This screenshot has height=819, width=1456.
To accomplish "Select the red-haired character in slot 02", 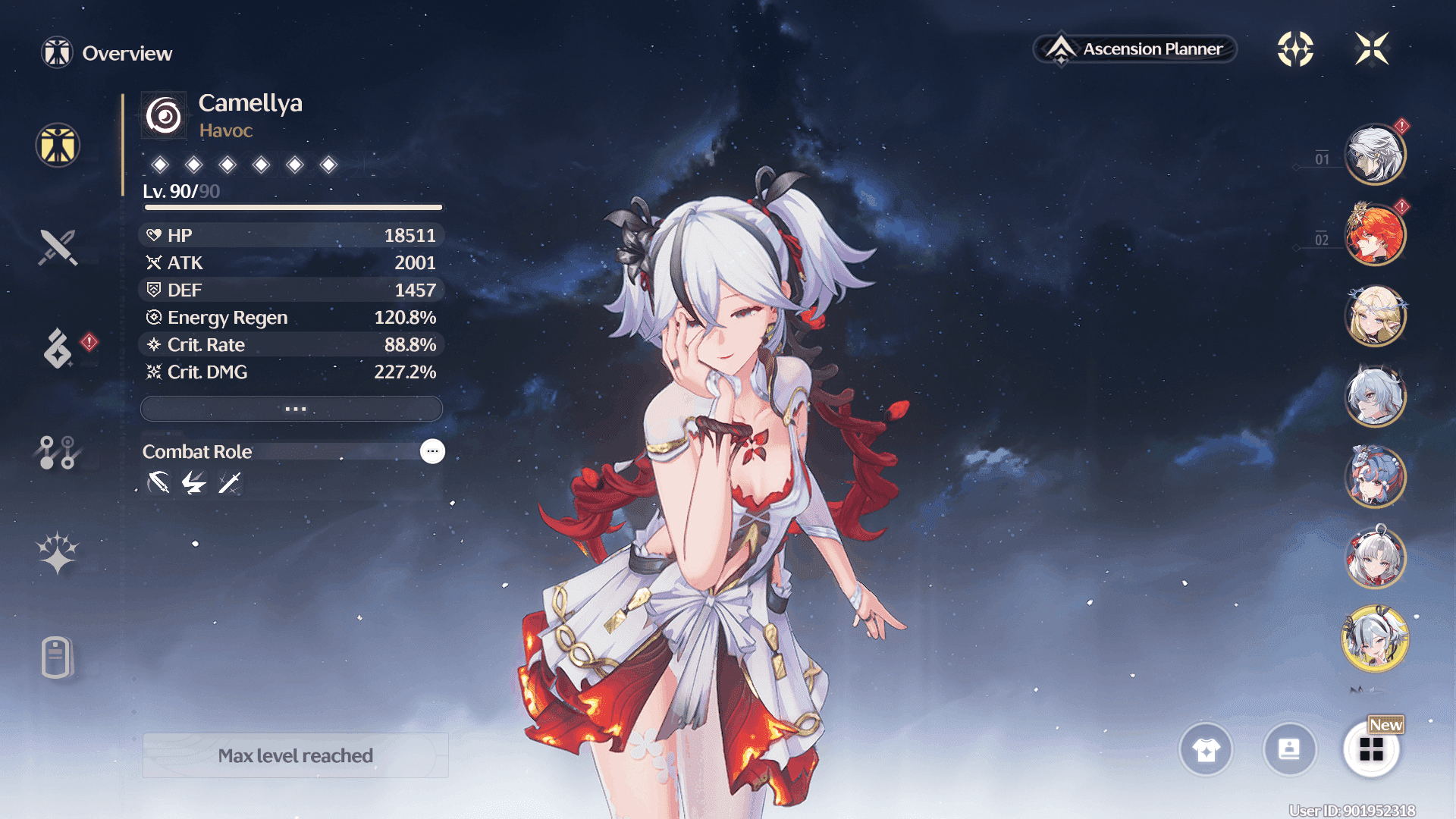I will tap(1375, 235).
